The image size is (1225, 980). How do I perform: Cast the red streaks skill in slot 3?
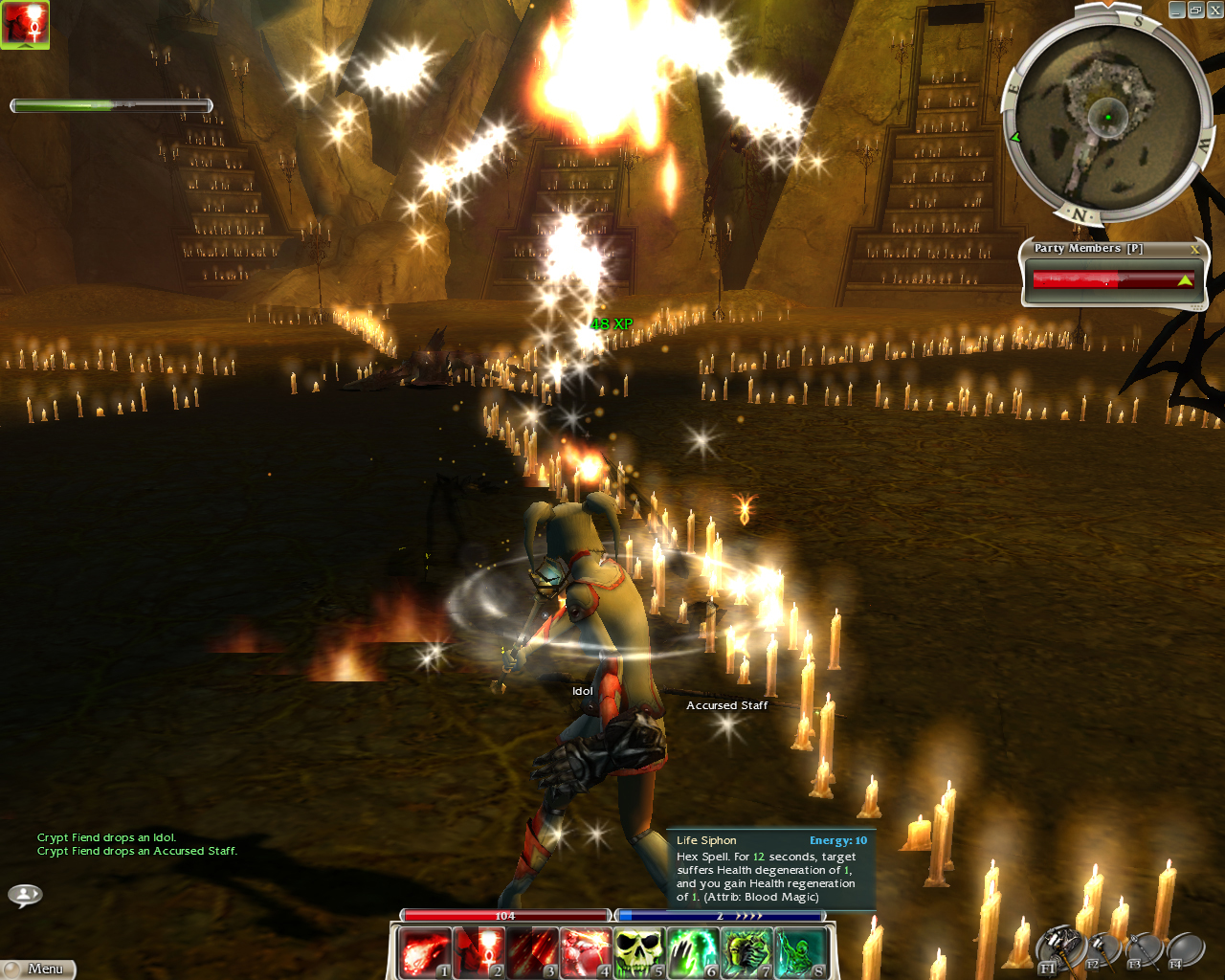click(532, 953)
